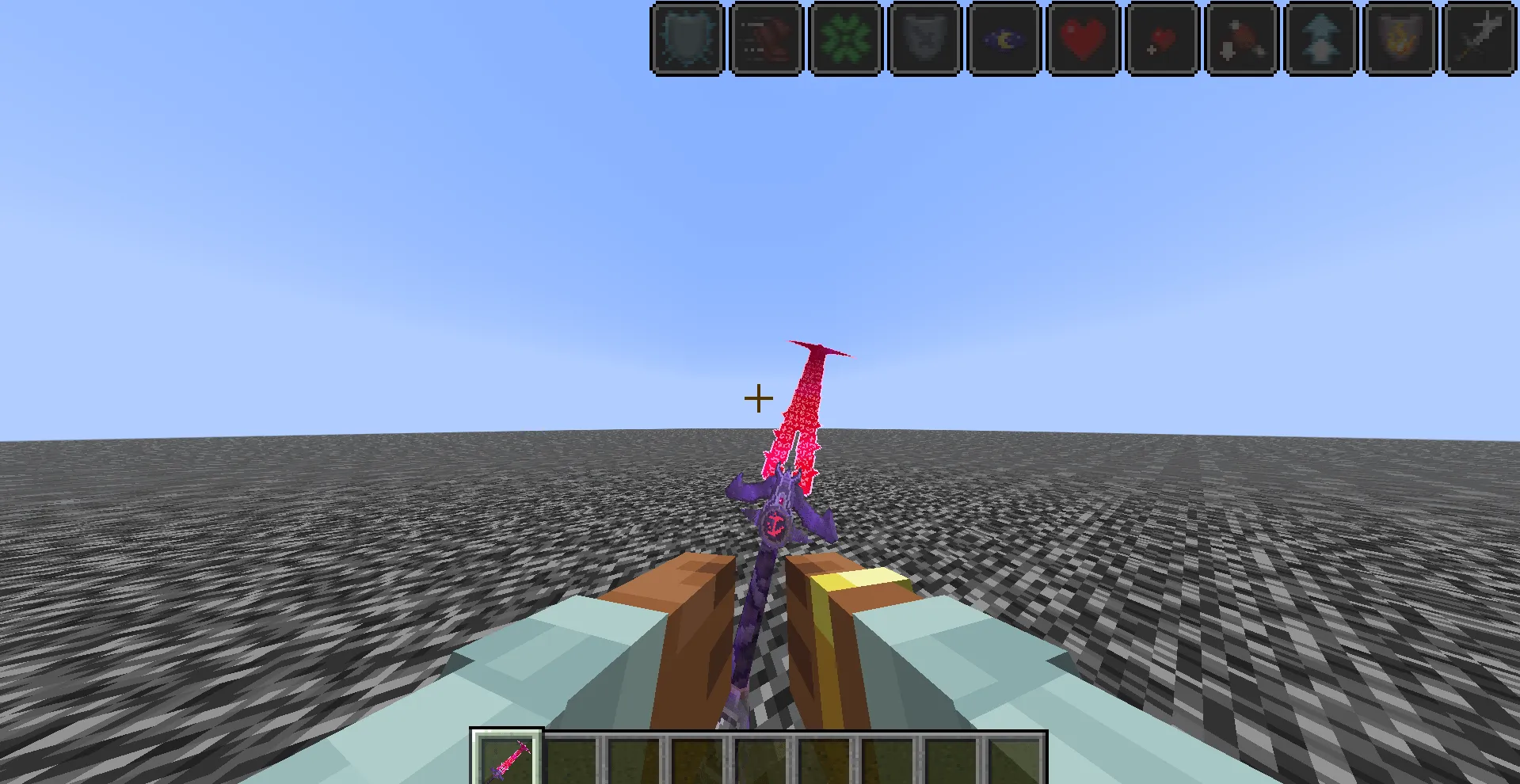Click the dark red second effect icon

pyautogui.click(x=766, y=38)
